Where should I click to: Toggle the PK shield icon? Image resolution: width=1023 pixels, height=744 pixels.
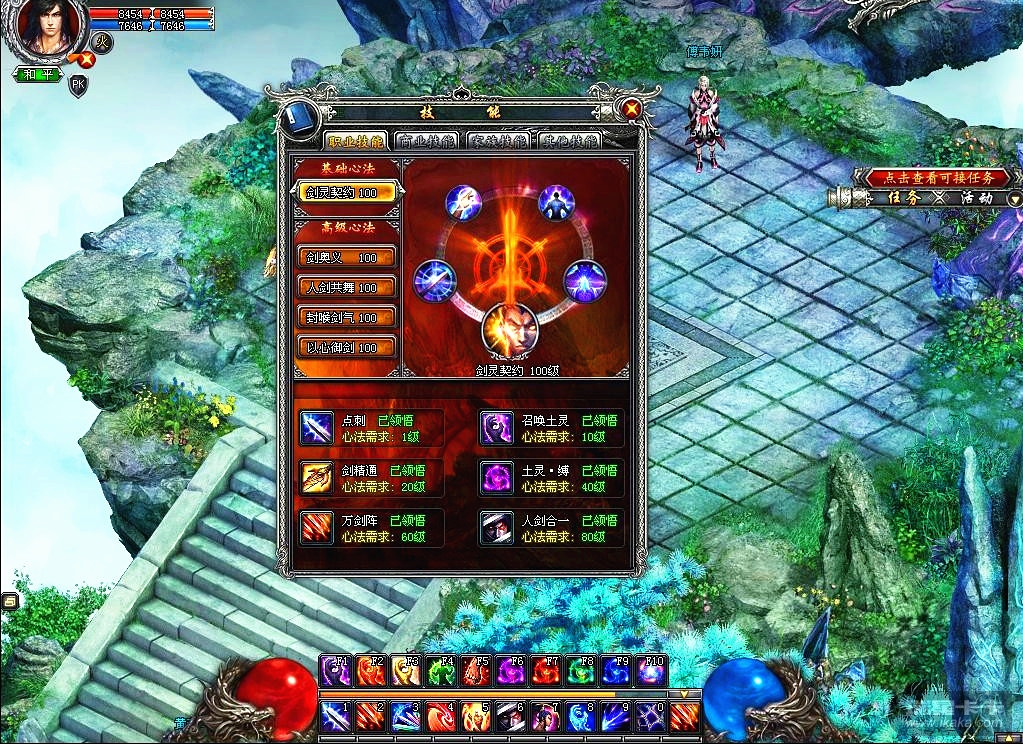point(78,86)
